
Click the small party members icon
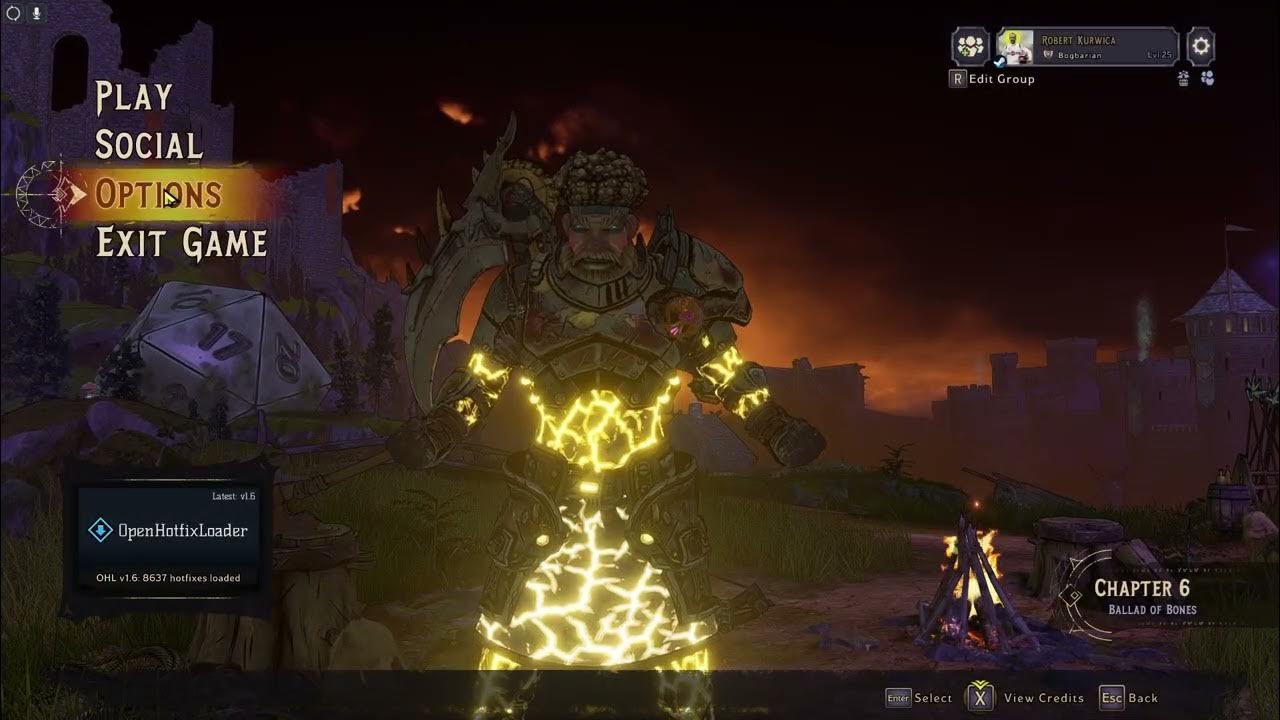[1207, 79]
